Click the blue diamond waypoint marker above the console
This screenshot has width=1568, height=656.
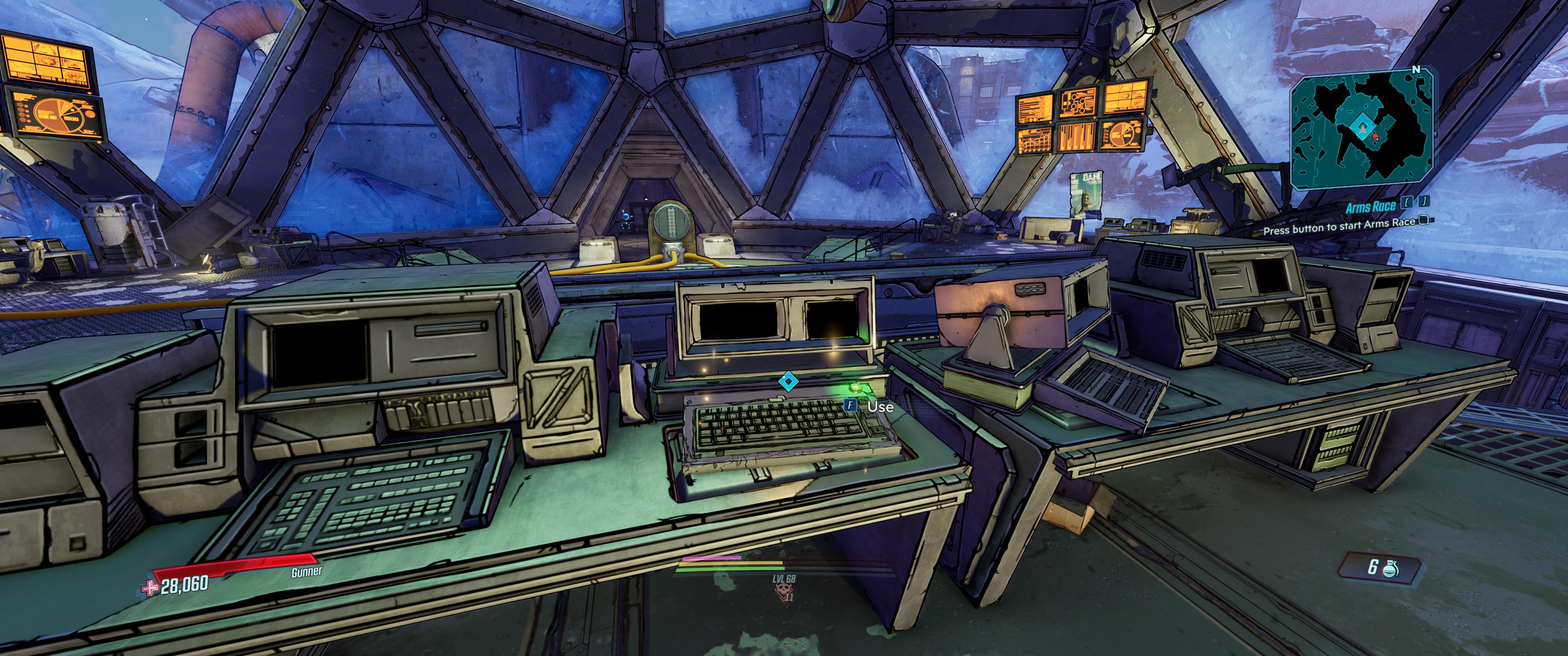(x=788, y=382)
